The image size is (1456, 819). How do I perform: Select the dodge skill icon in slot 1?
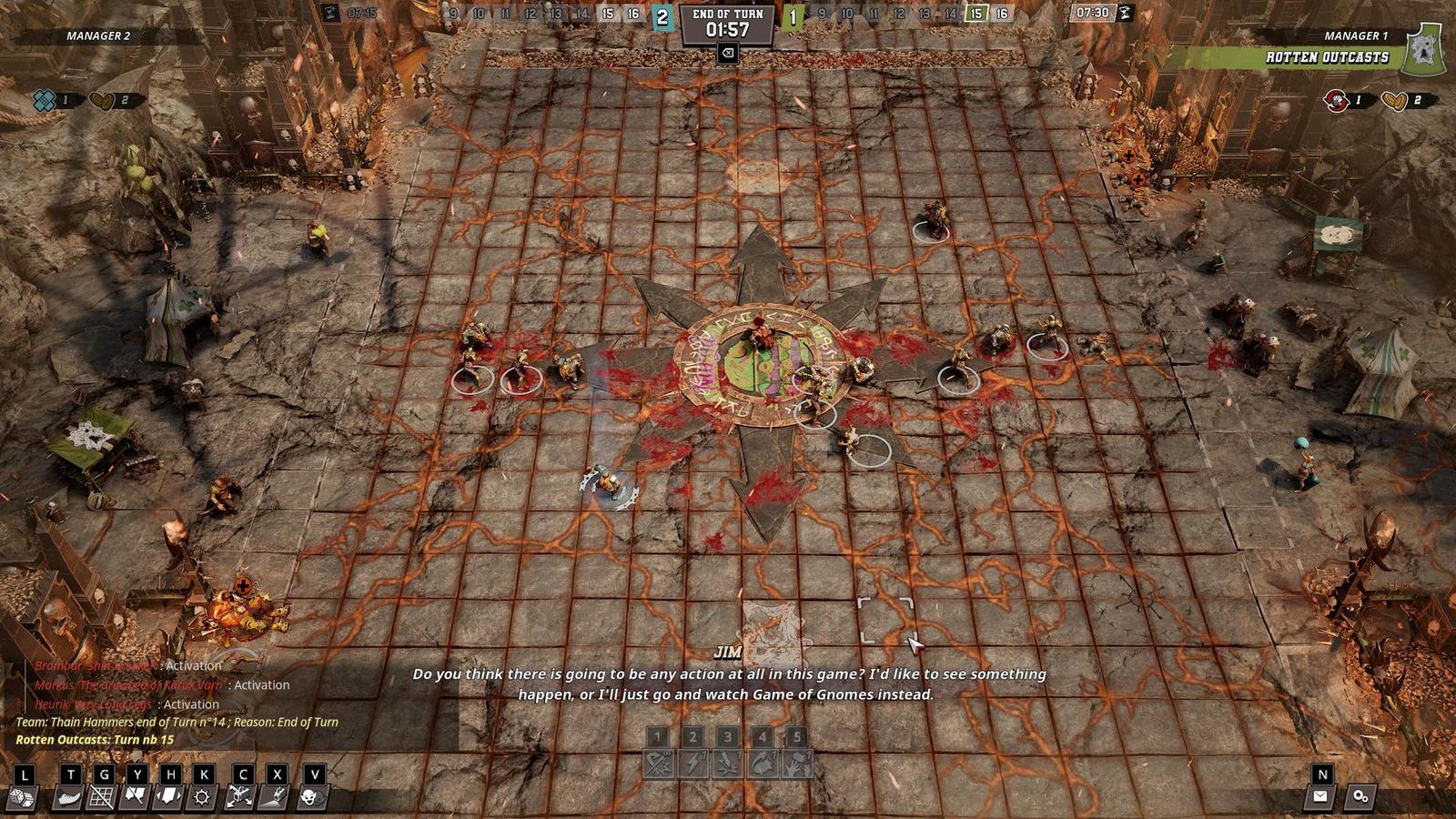[659, 760]
